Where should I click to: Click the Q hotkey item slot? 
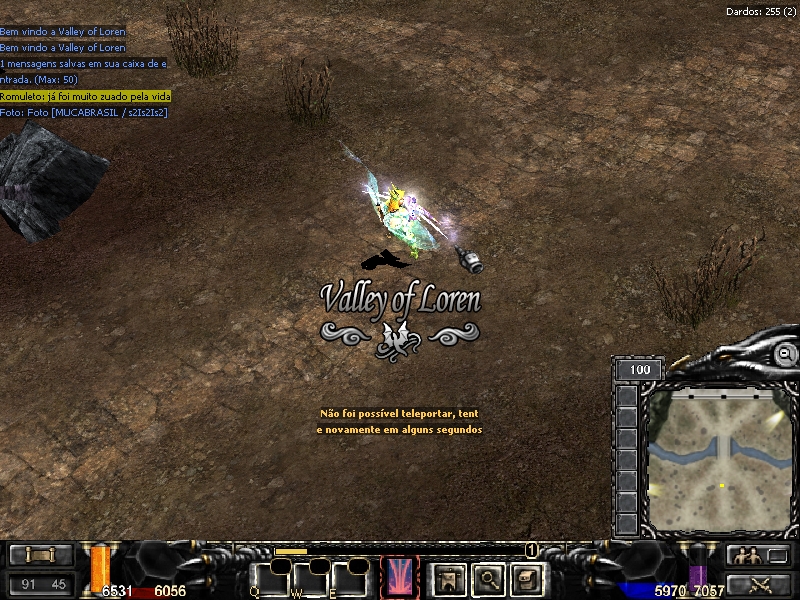tap(270, 578)
